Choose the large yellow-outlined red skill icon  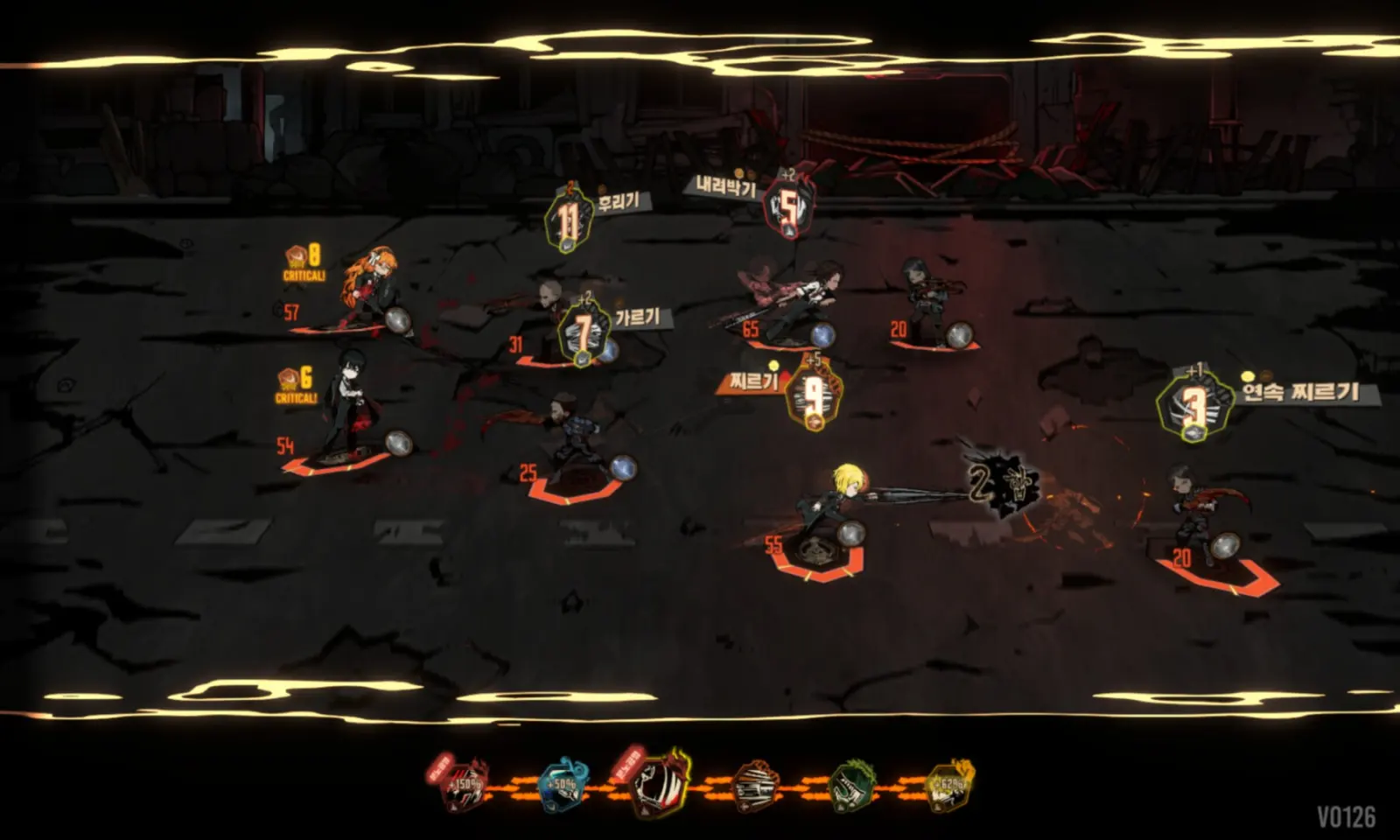pos(661,780)
